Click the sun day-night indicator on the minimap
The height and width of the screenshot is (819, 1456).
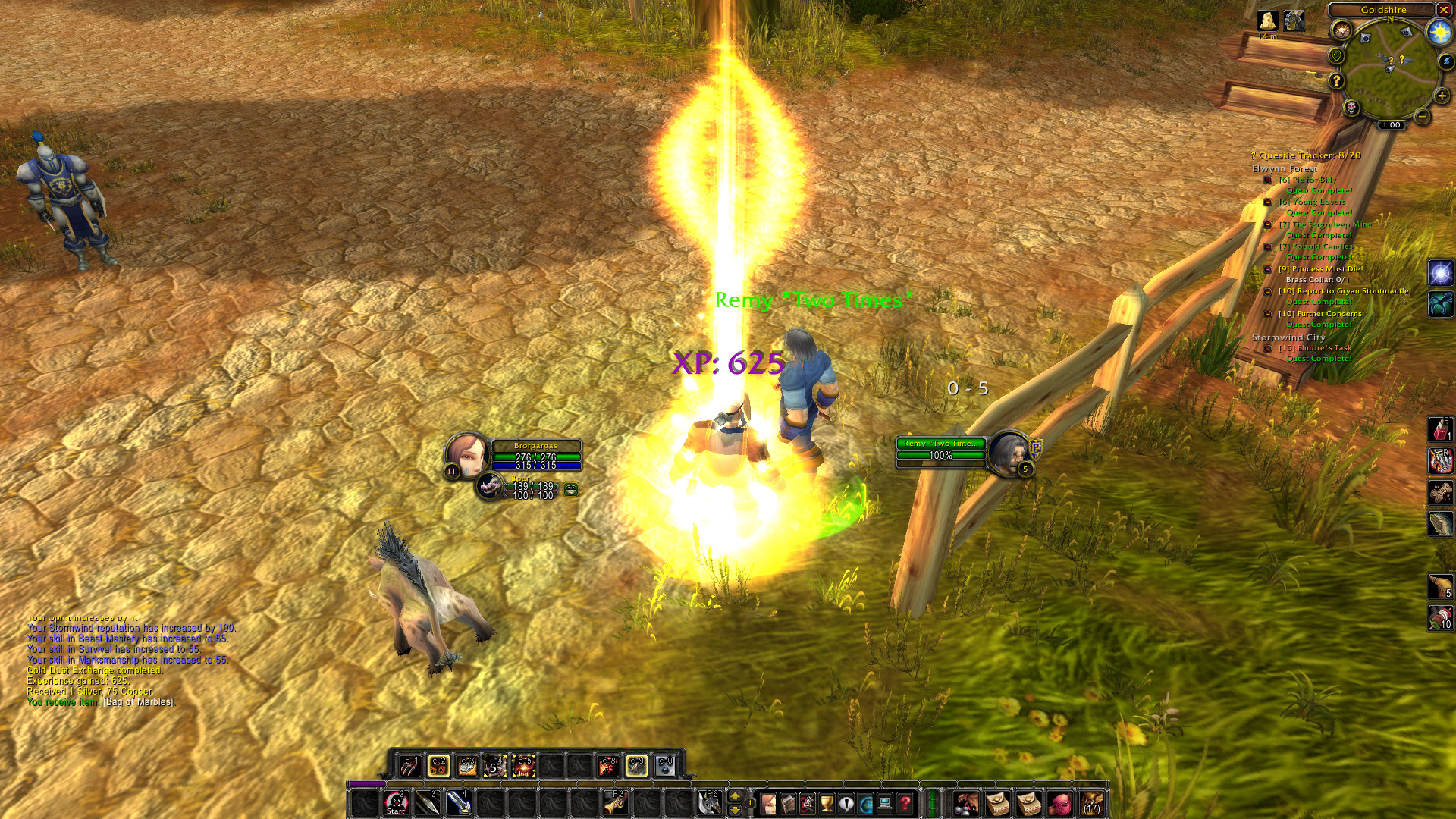pos(1439,32)
